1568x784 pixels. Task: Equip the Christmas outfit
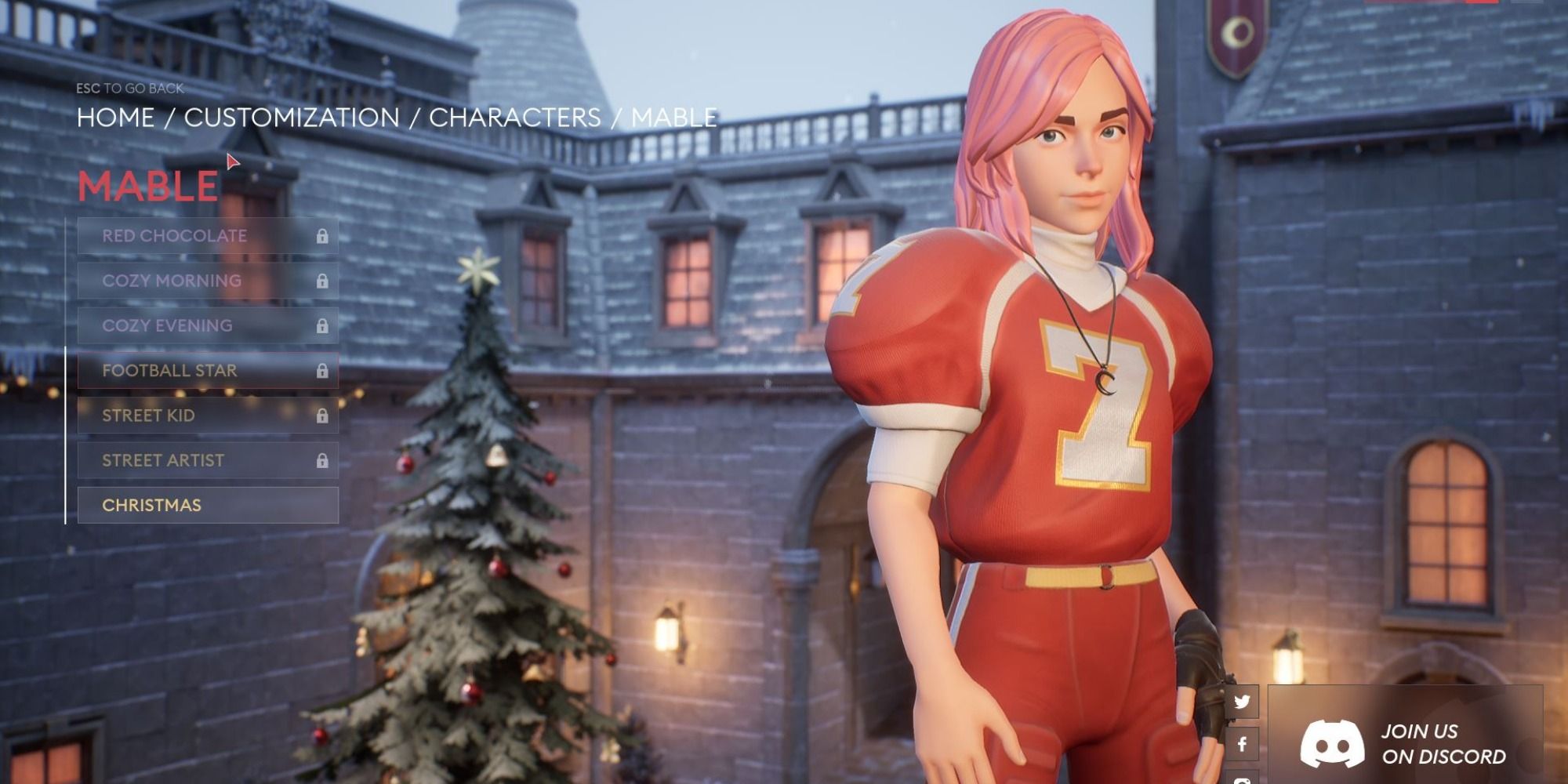(x=208, y=506)
